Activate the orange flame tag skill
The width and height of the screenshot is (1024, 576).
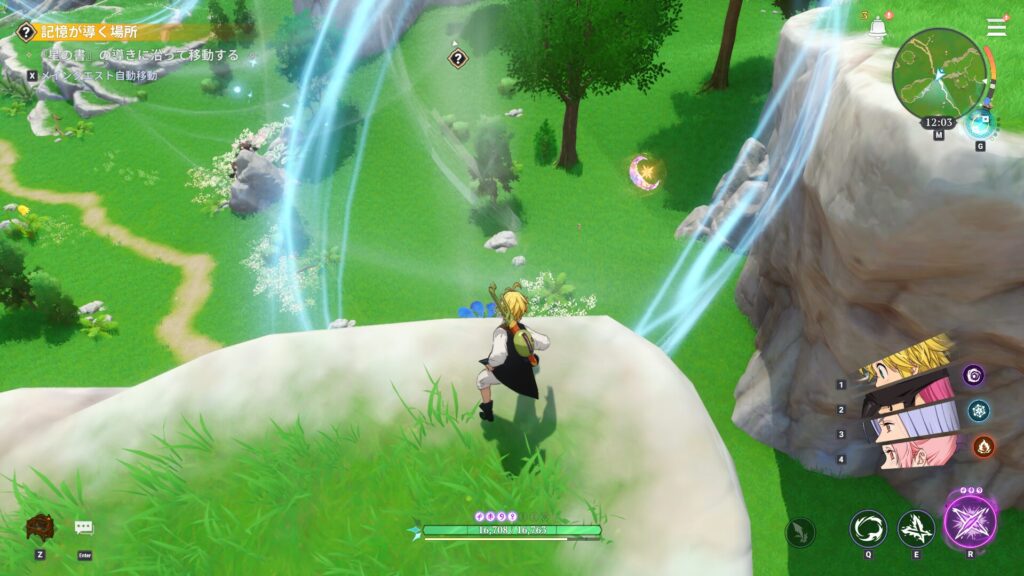click(x=983, y=446)
